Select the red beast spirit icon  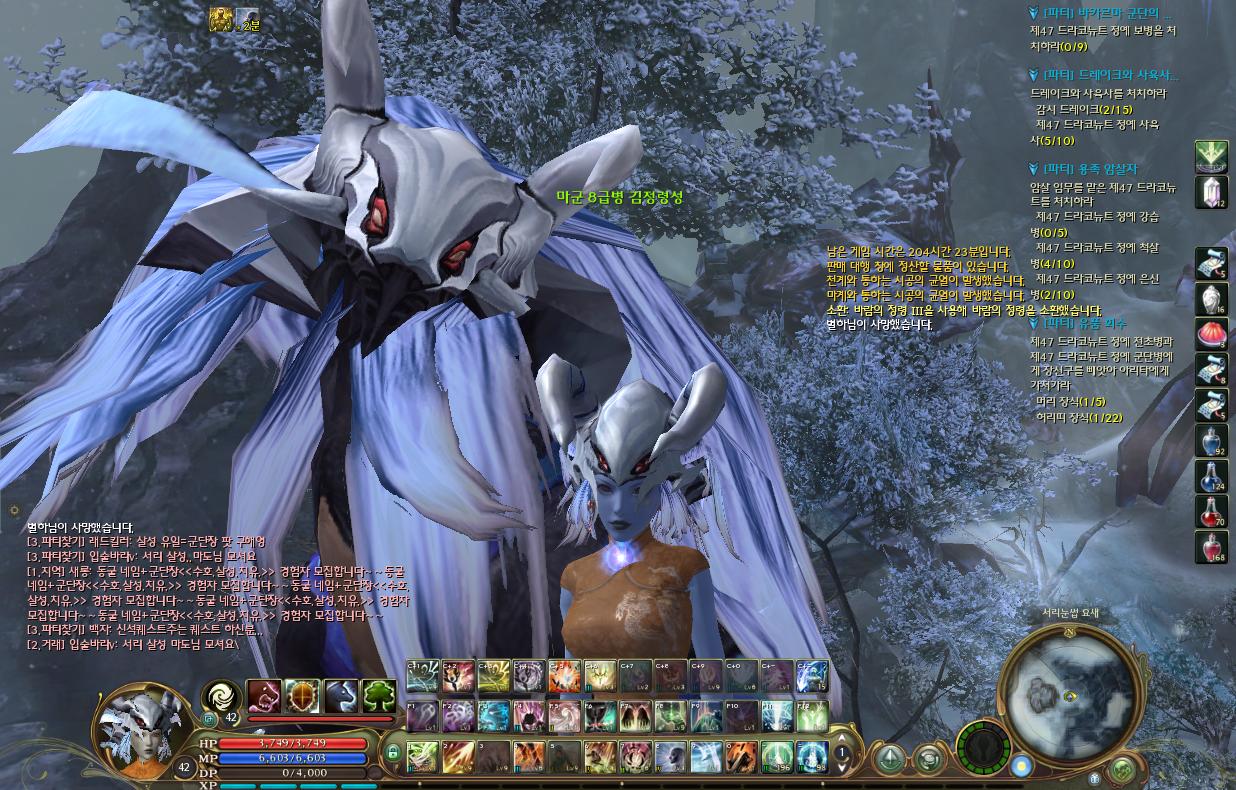(264, 695)
